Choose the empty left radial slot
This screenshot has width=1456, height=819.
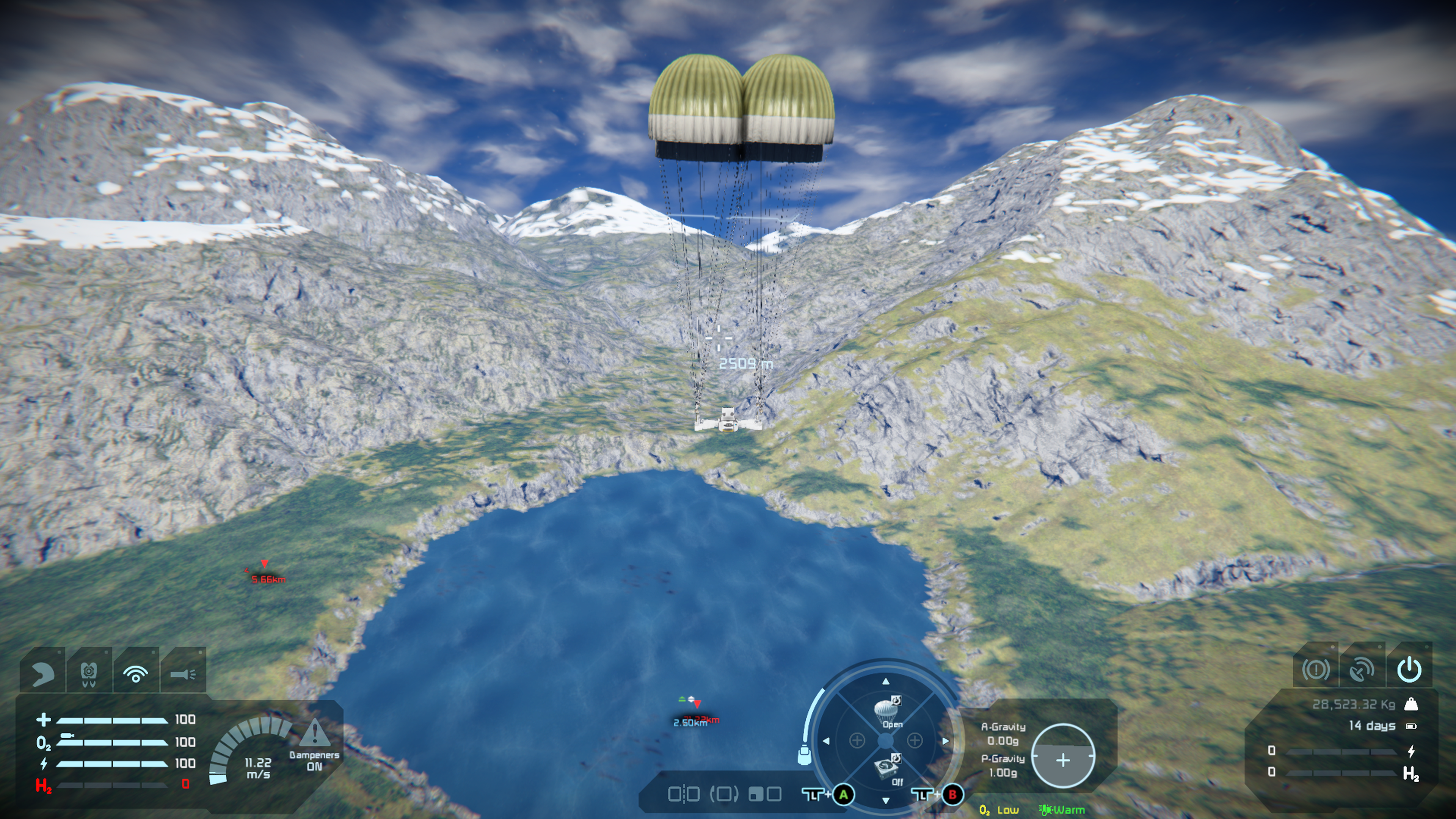[x=857, y=741]
